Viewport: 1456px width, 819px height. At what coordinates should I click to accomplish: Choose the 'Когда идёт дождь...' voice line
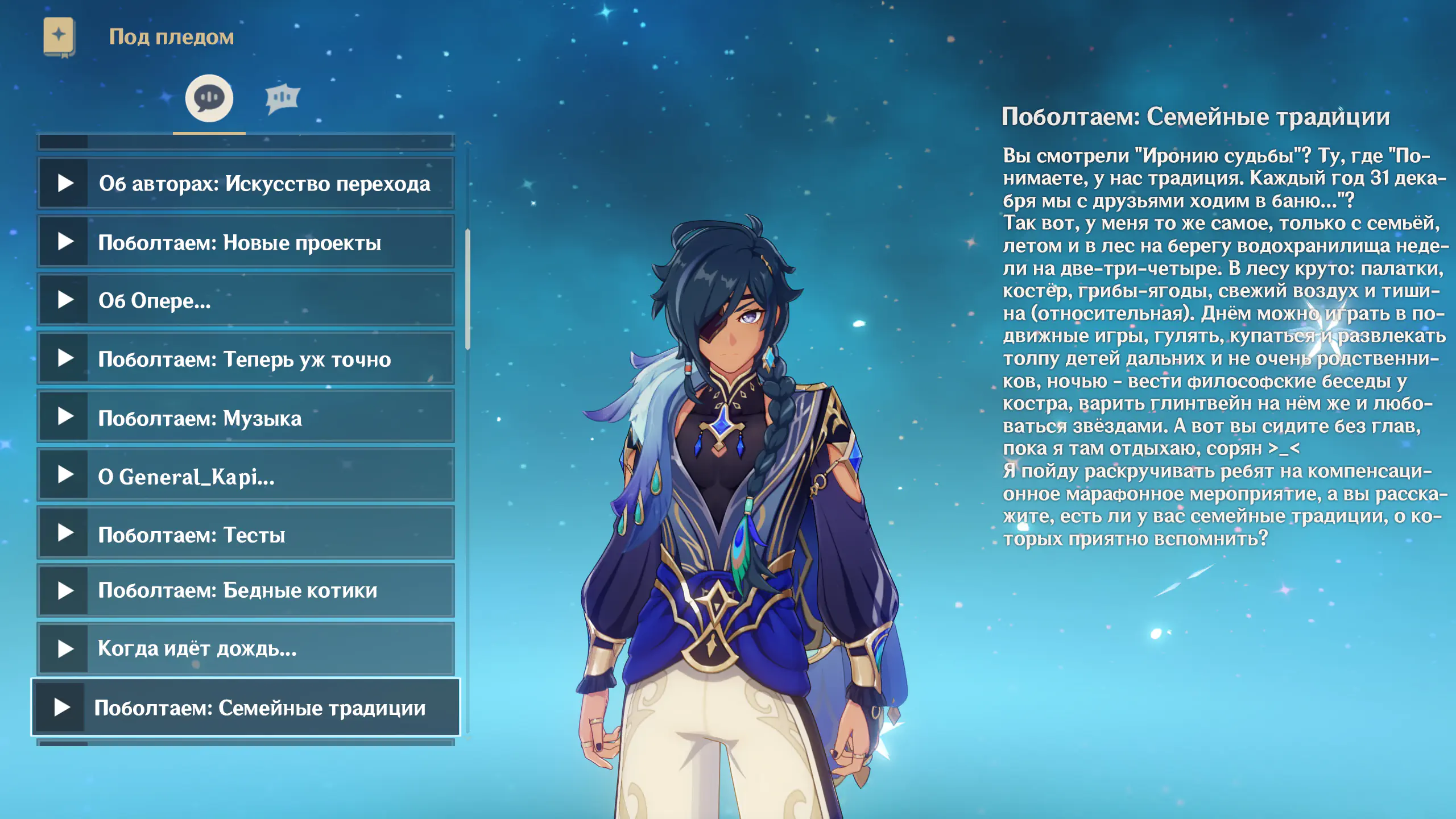click(246, 648)
